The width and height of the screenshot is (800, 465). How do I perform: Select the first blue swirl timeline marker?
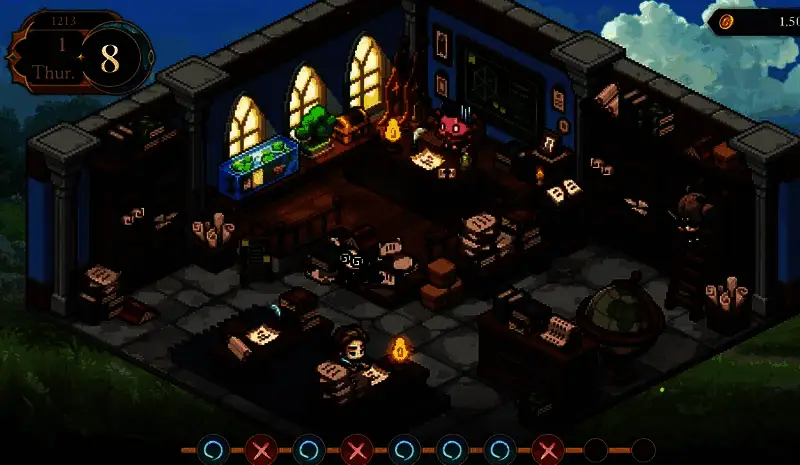click(x=213, y=449)
